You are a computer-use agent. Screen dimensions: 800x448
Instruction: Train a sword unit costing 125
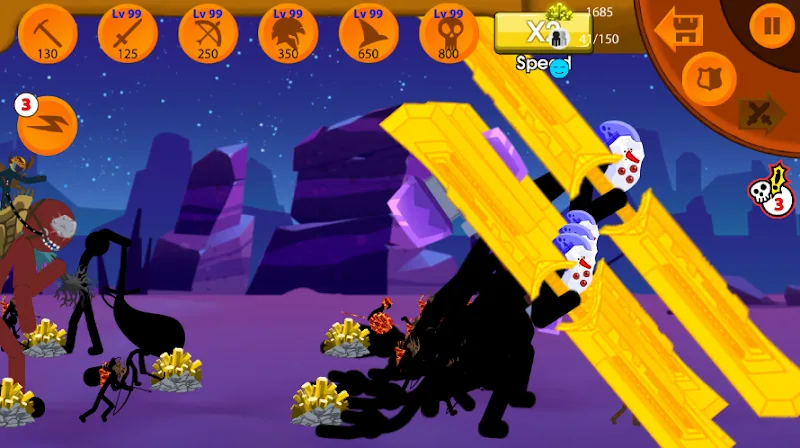128,32
